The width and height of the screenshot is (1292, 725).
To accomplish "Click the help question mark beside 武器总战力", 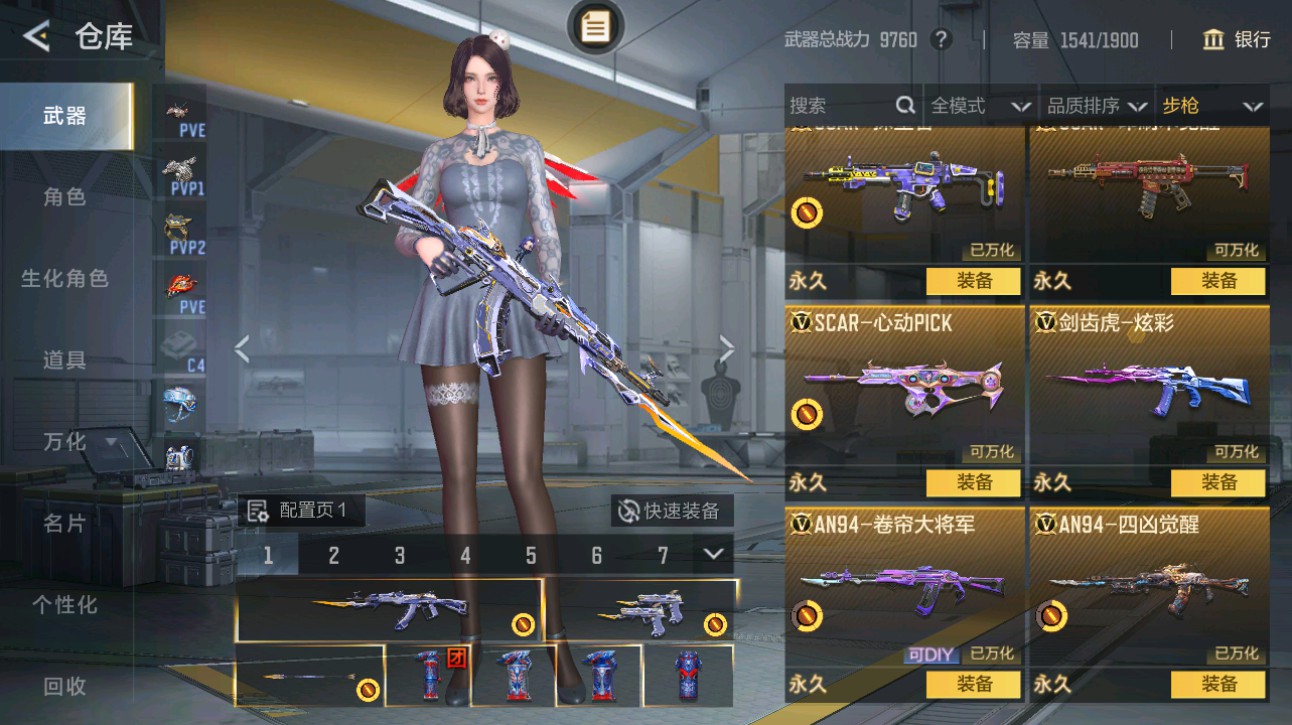I will [x=940, y=40].
